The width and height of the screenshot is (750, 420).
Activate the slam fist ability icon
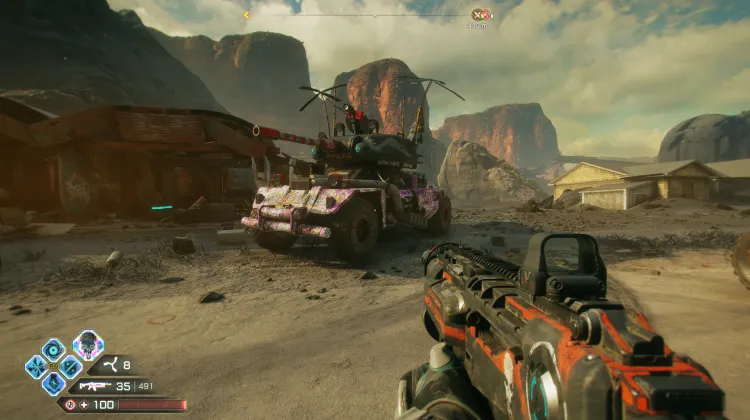pyautogui.click(x=53, y=383)
